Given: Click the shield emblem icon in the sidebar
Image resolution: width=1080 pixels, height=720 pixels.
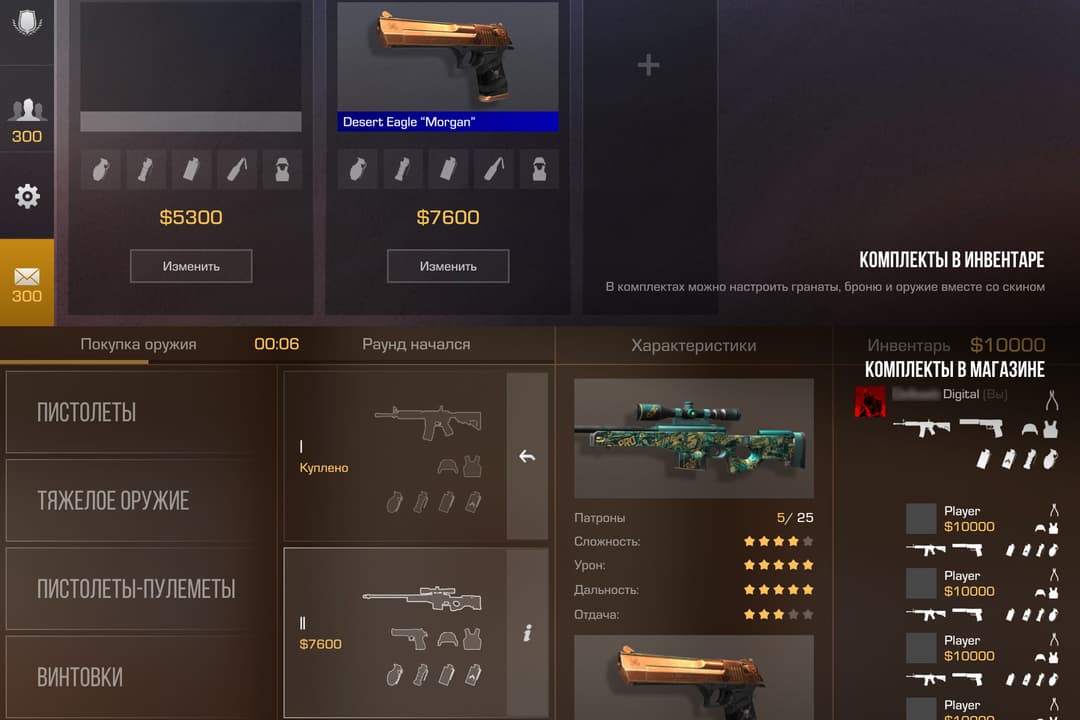Looking at the screenshot, I should coord(27,22).
